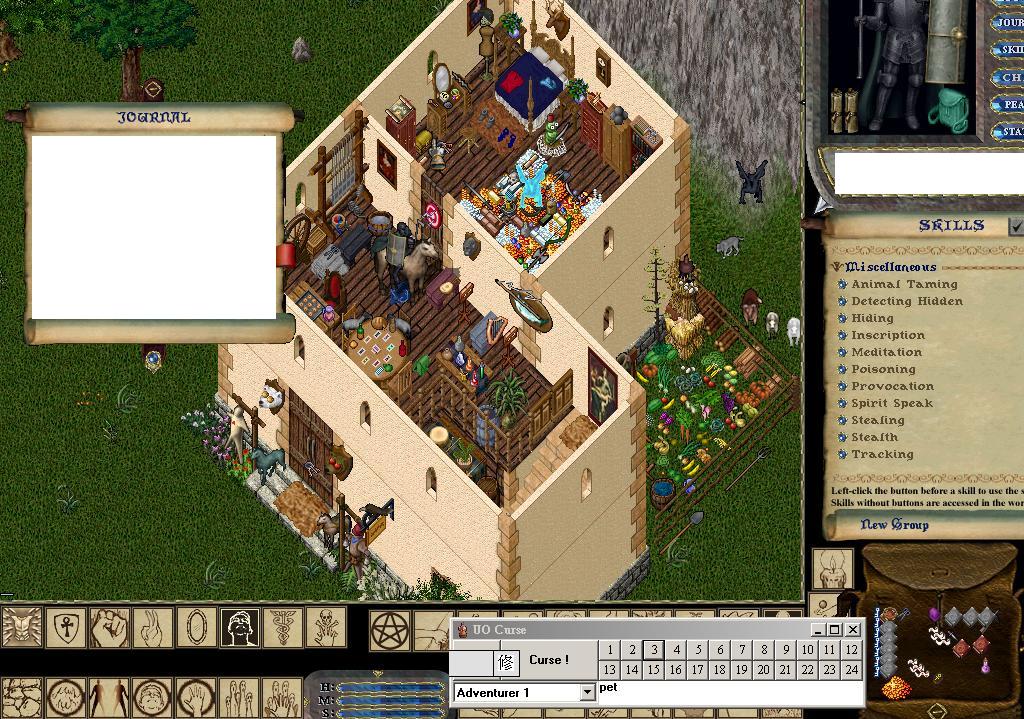Activate the ankh shield spell icon
Screen dimensions: 1024x719
(x=67, y=628)
